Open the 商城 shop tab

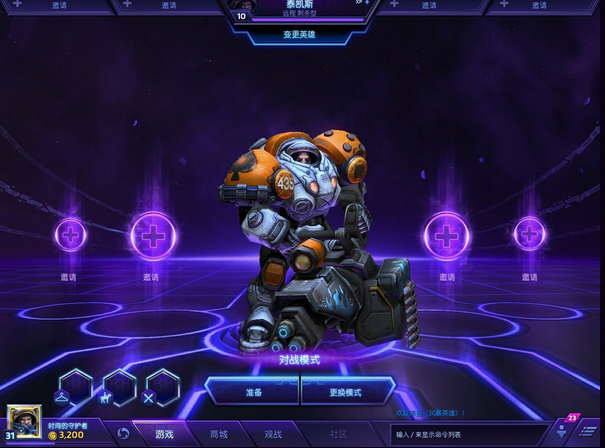point(218,434)
